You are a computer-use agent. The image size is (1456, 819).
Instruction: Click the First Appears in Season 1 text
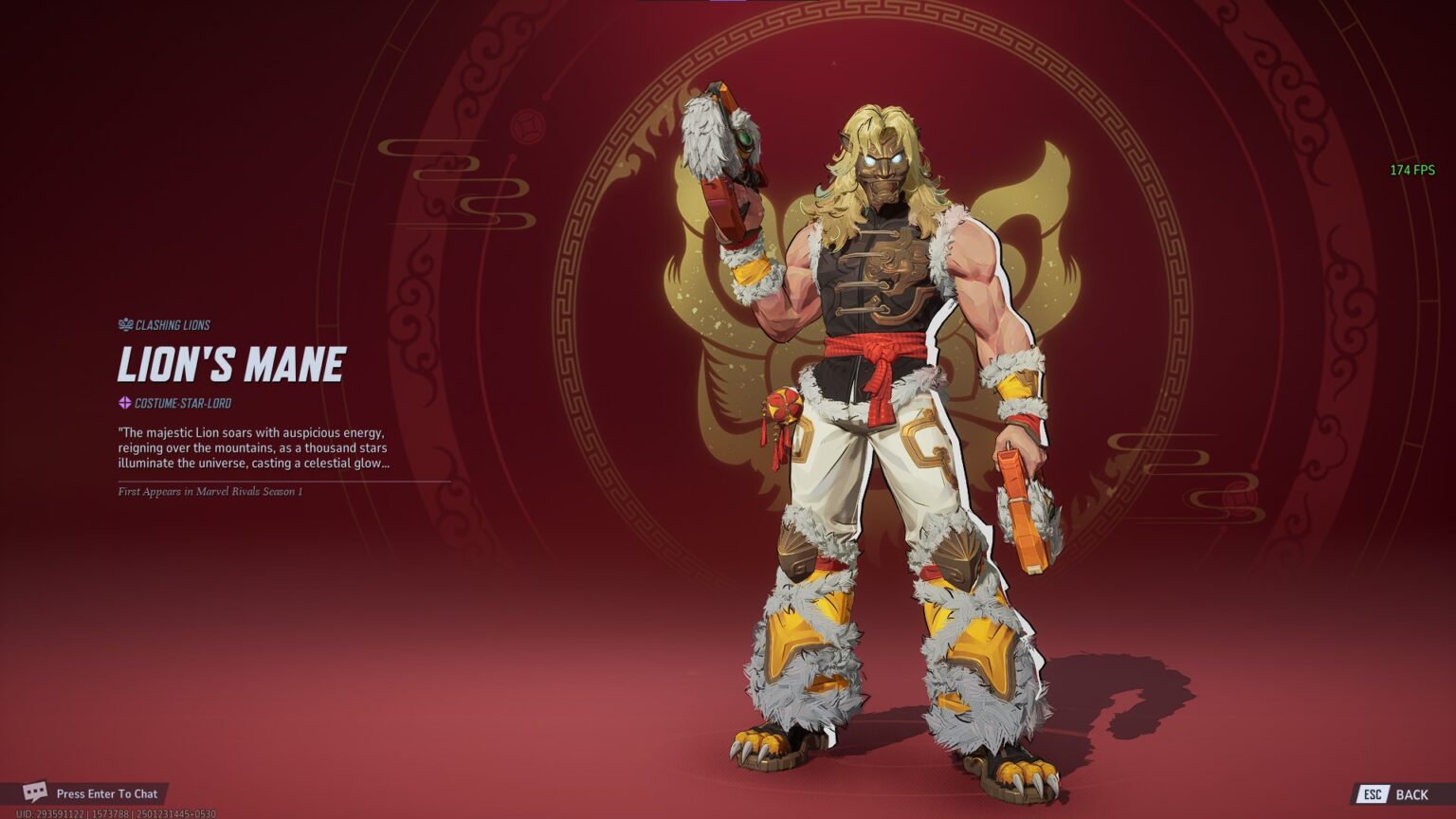click(x=212, y=491)
